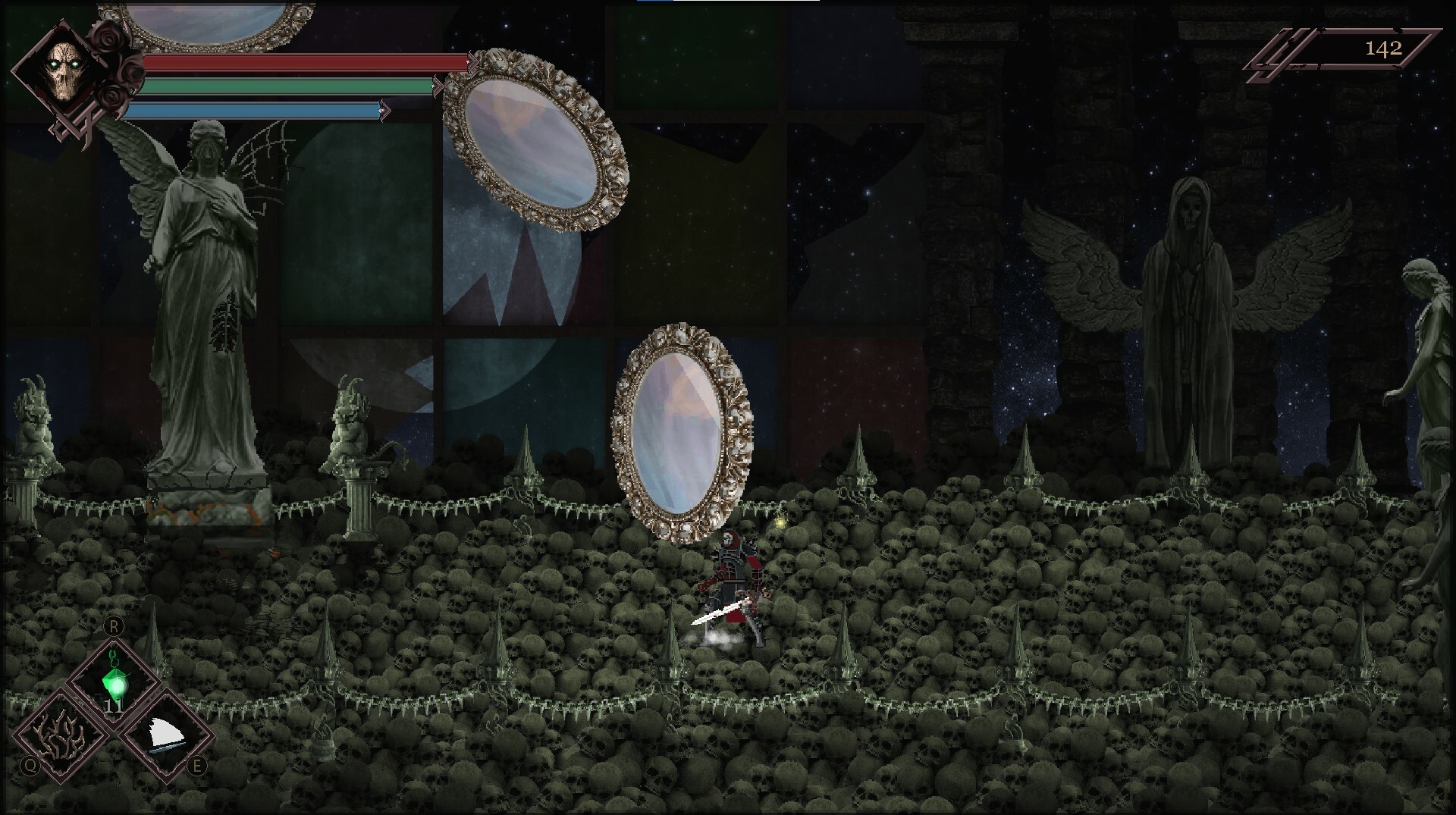The height and width of the screenshot is (815, 1456).
Task: Click the arrow cap ending the green bar
Action: [x=438, y=88]
